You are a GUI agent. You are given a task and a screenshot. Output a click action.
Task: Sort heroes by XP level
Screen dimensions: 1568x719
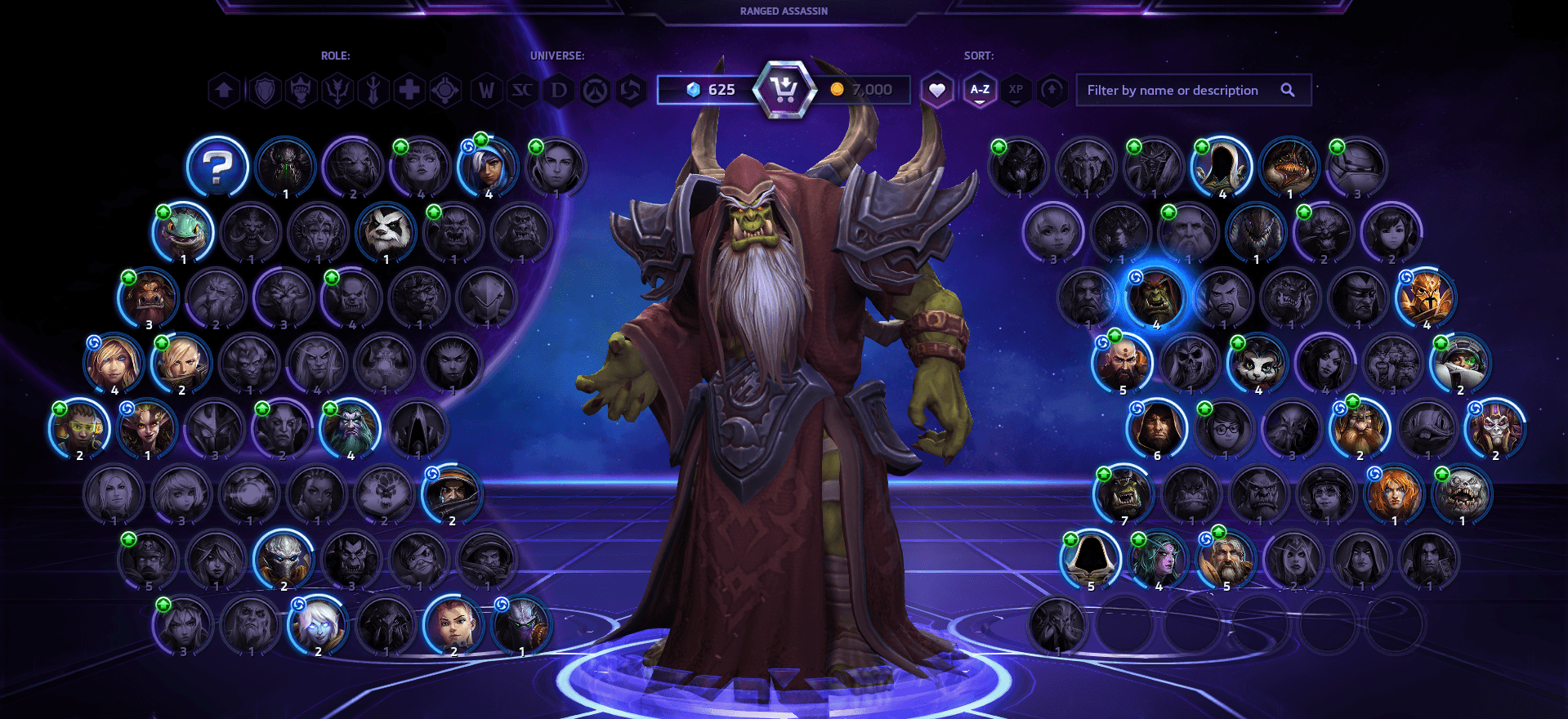(x=1016, y=90)
